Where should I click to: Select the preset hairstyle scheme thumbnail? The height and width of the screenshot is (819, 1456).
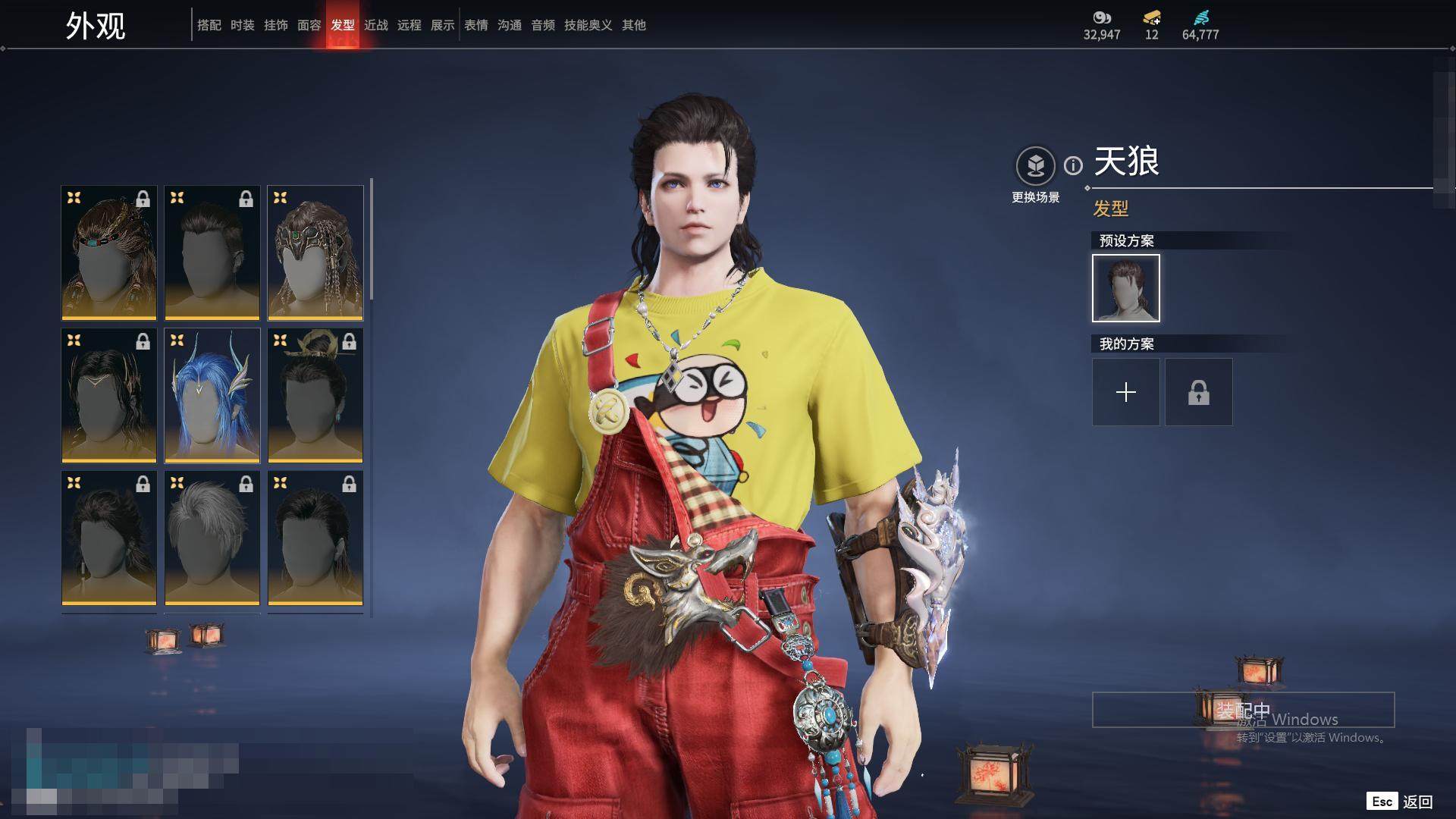click(x=1125, y=288)
